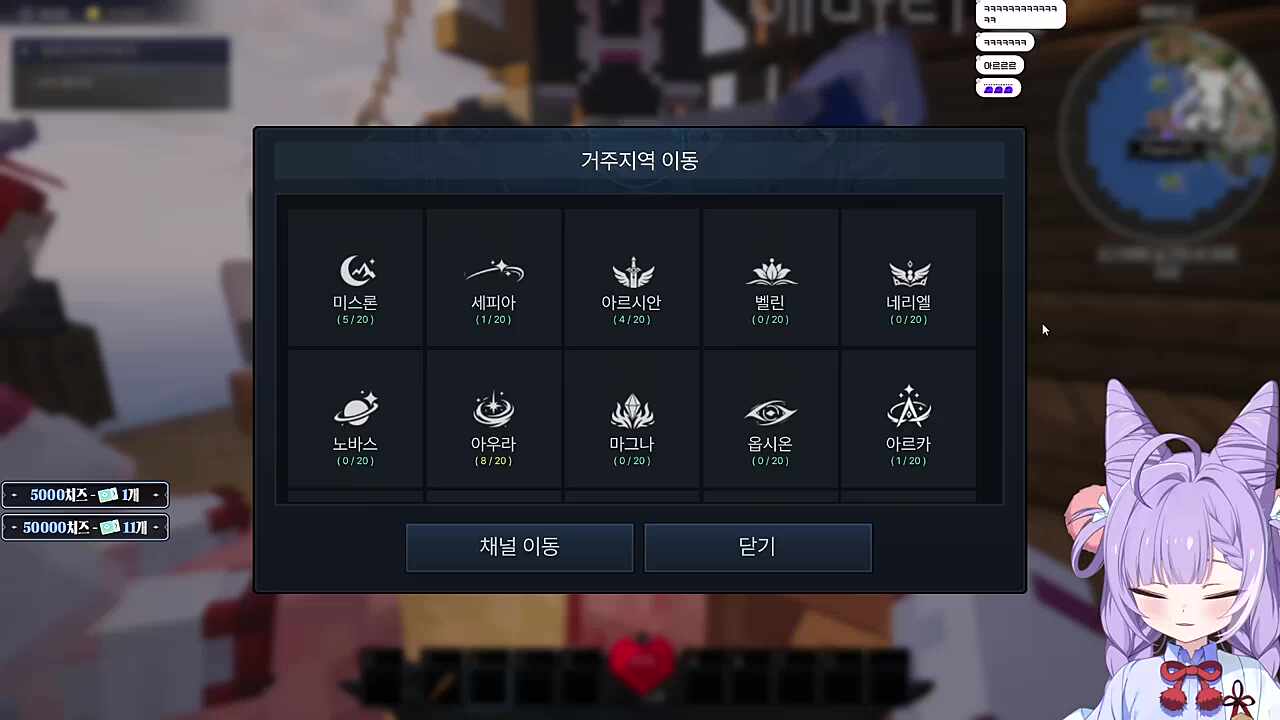Click the 50000치즈 - 11개 counter badge
Viewport: 1280px width, 720px height.
tap(85, 527)
